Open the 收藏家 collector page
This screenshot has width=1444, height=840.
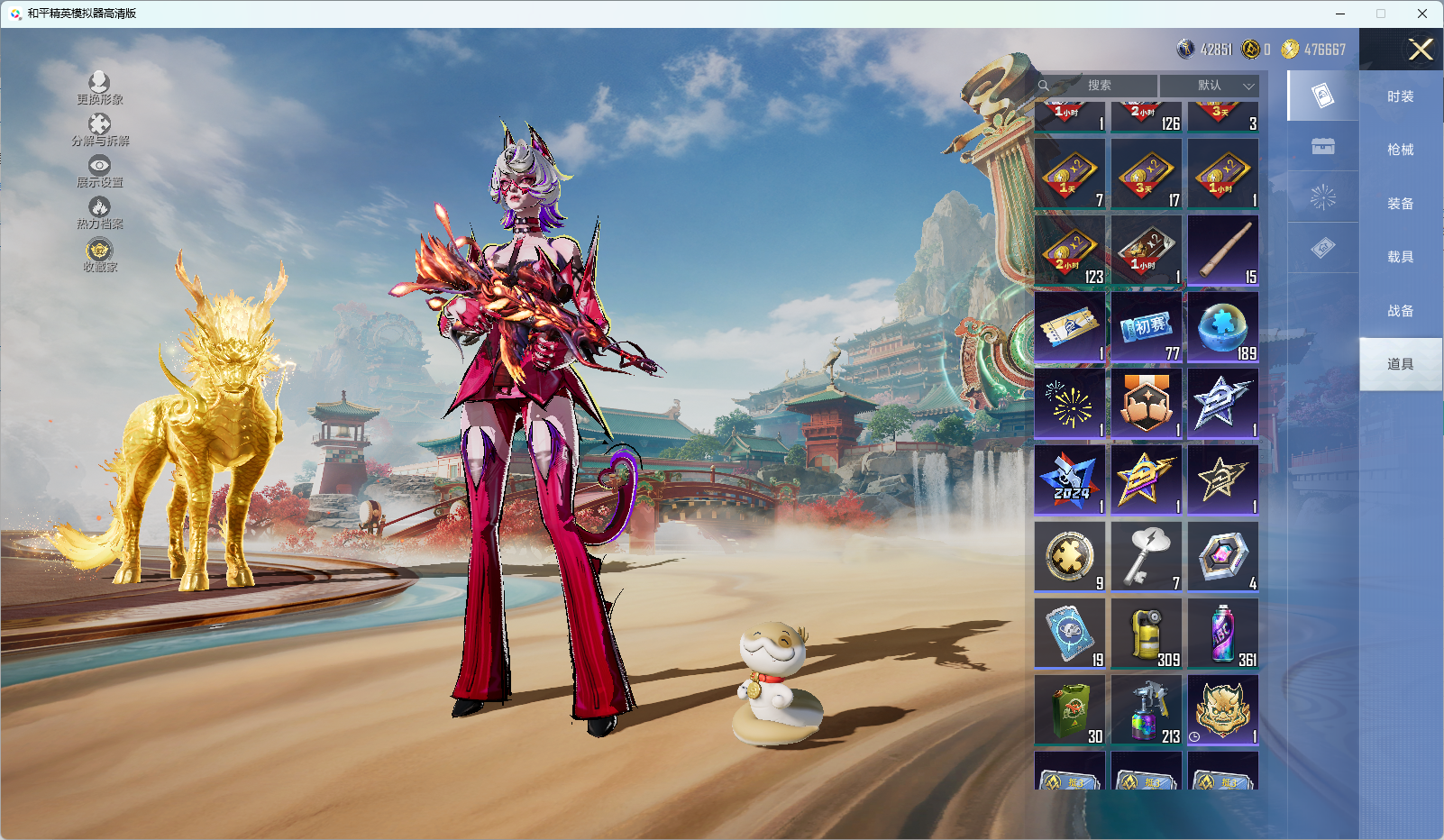pyautogui.click(x=99, y=255)
